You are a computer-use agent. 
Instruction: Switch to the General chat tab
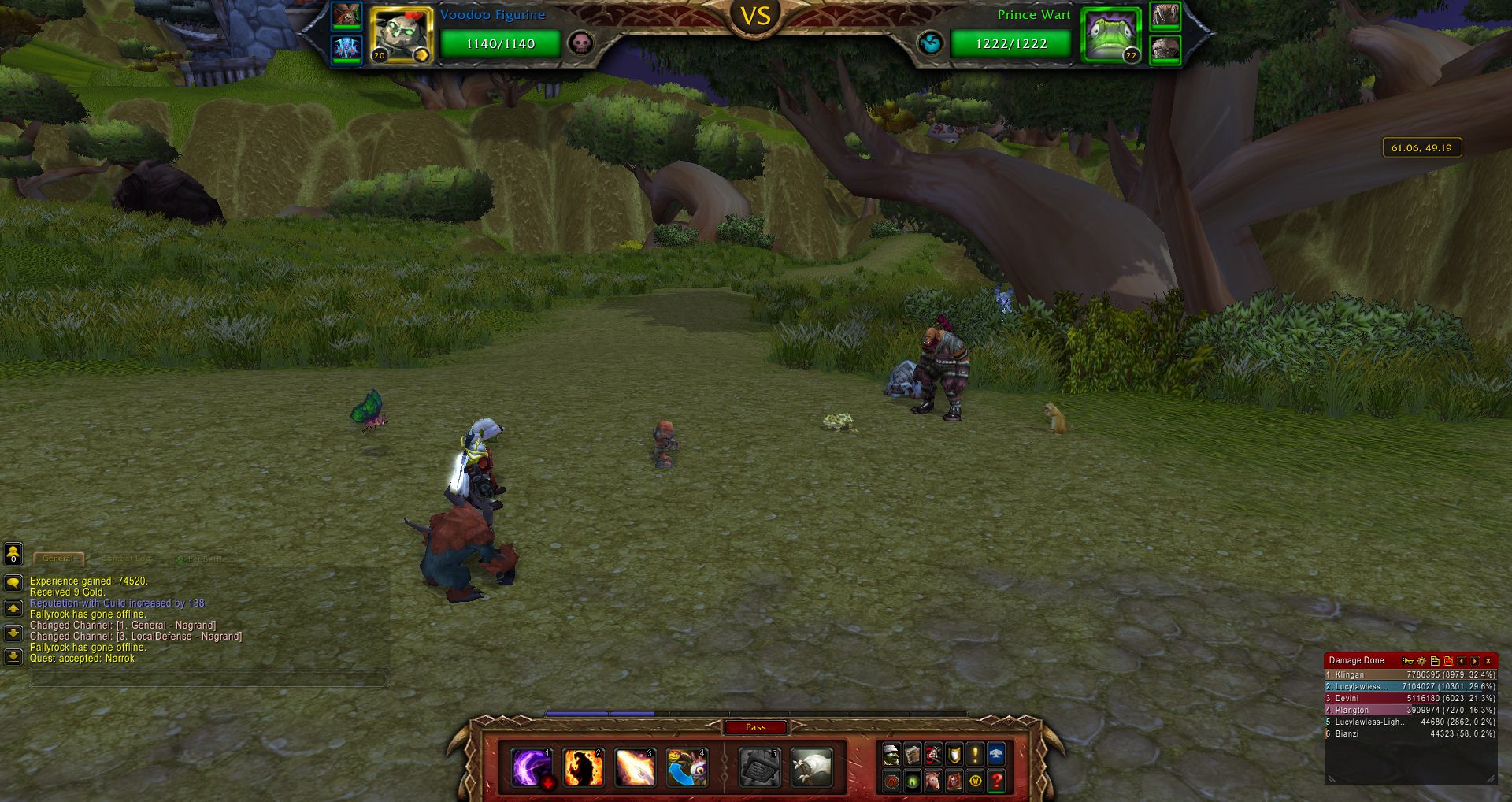point(58,559)
